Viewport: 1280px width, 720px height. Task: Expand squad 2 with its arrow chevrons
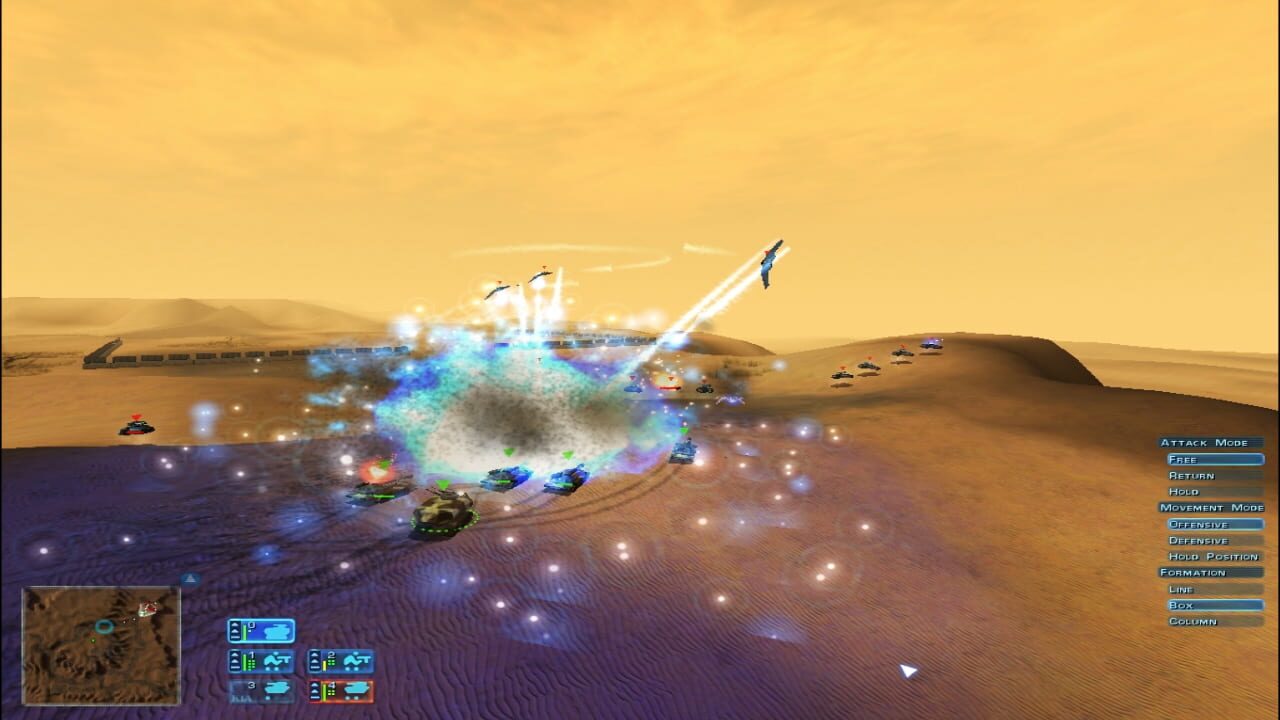(x=315, y=660)
